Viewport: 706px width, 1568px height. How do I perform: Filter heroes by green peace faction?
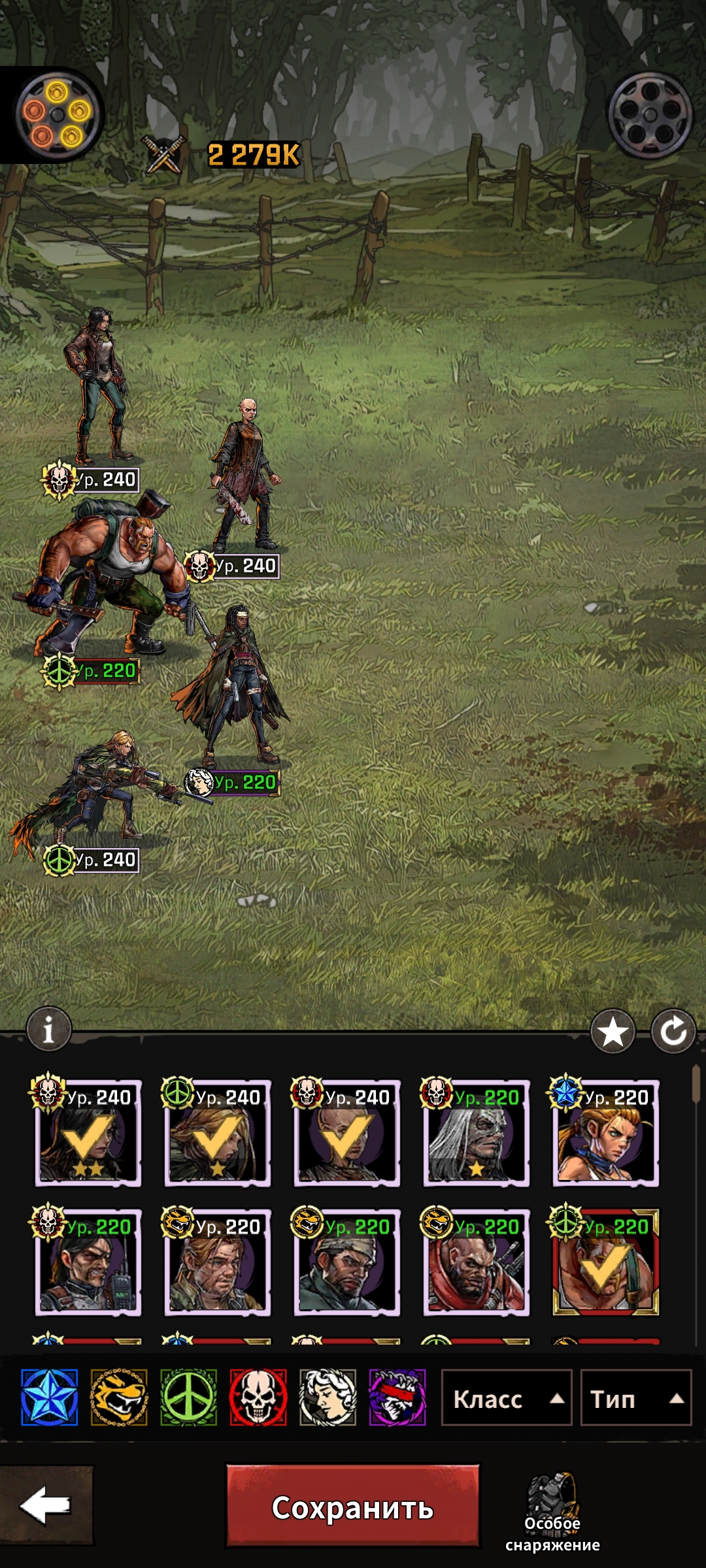(188, 1397)
